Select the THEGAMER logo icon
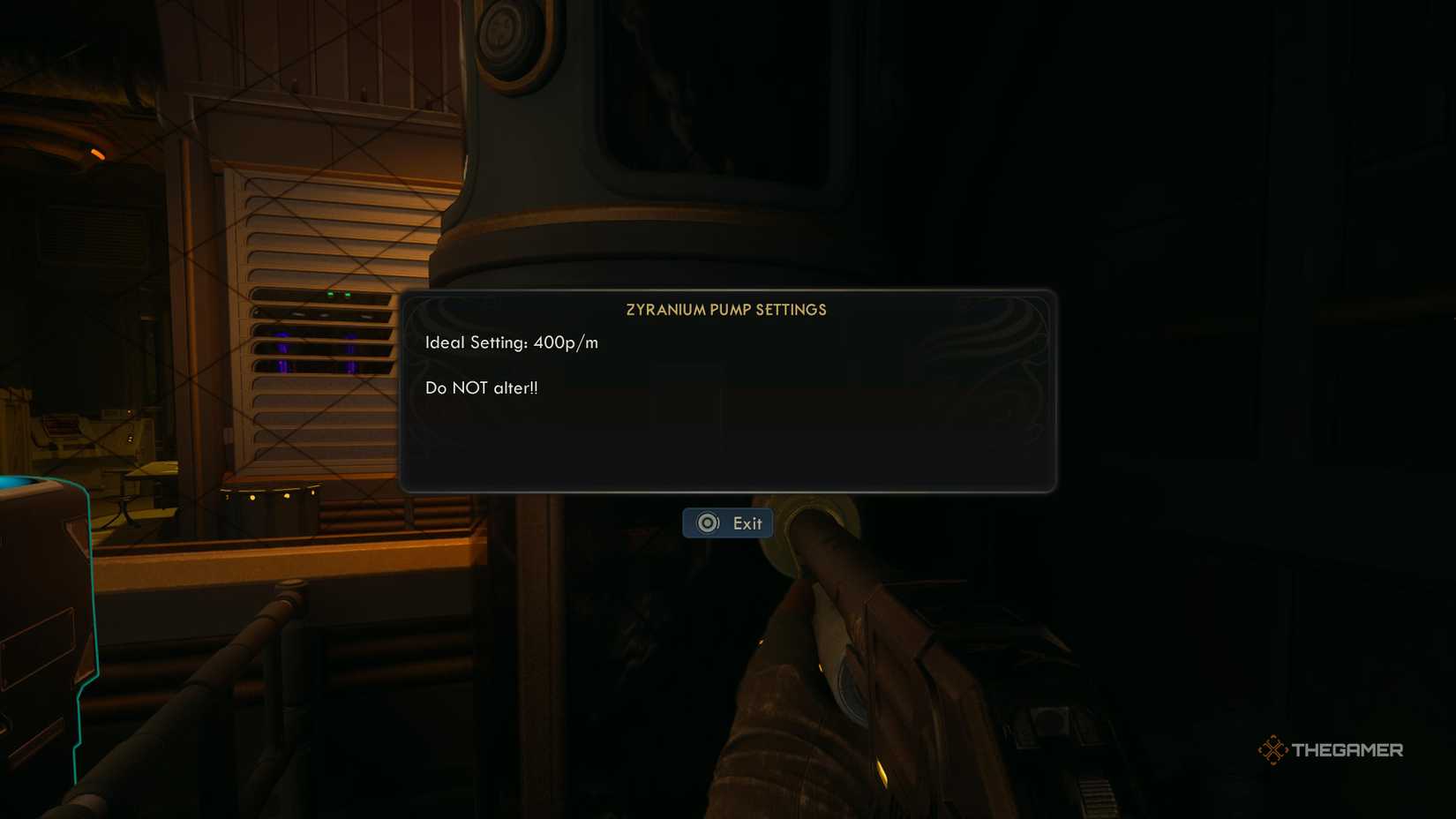The width and height of the screenshot is (1456, 819). pyautogui.click(x=1273, y=748)
